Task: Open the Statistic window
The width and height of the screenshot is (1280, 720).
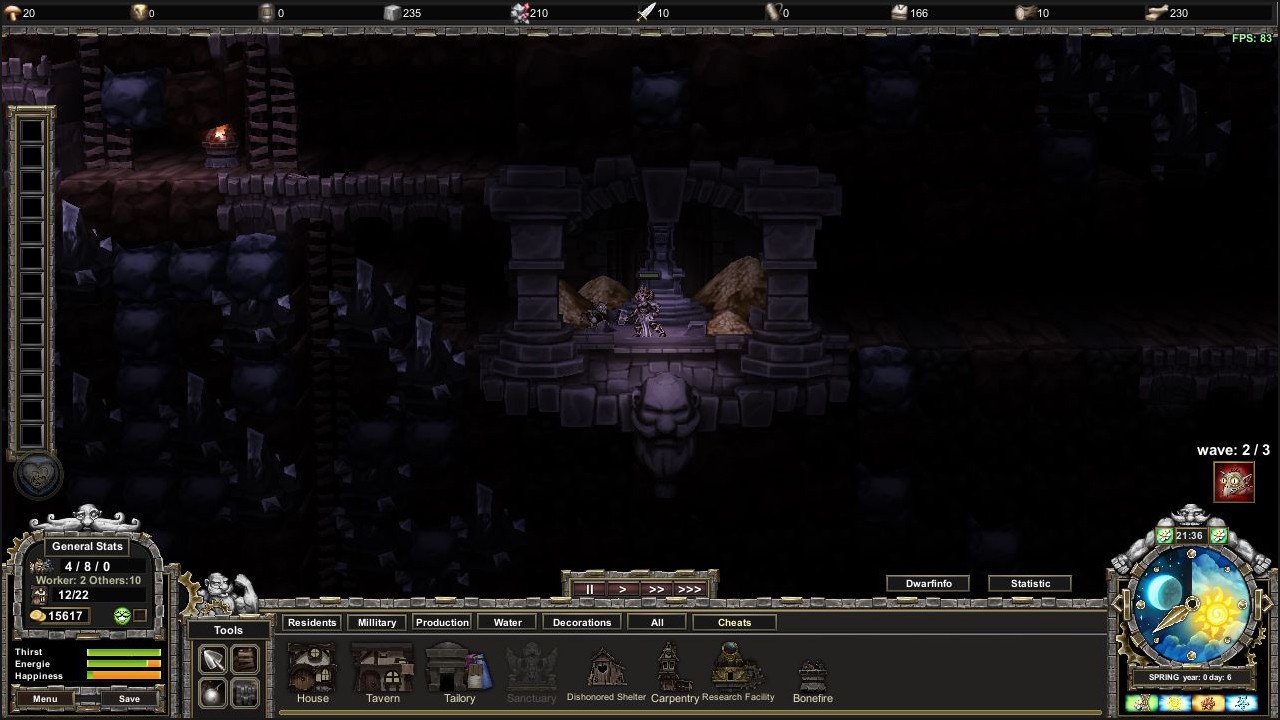Action: point(1030,583)
